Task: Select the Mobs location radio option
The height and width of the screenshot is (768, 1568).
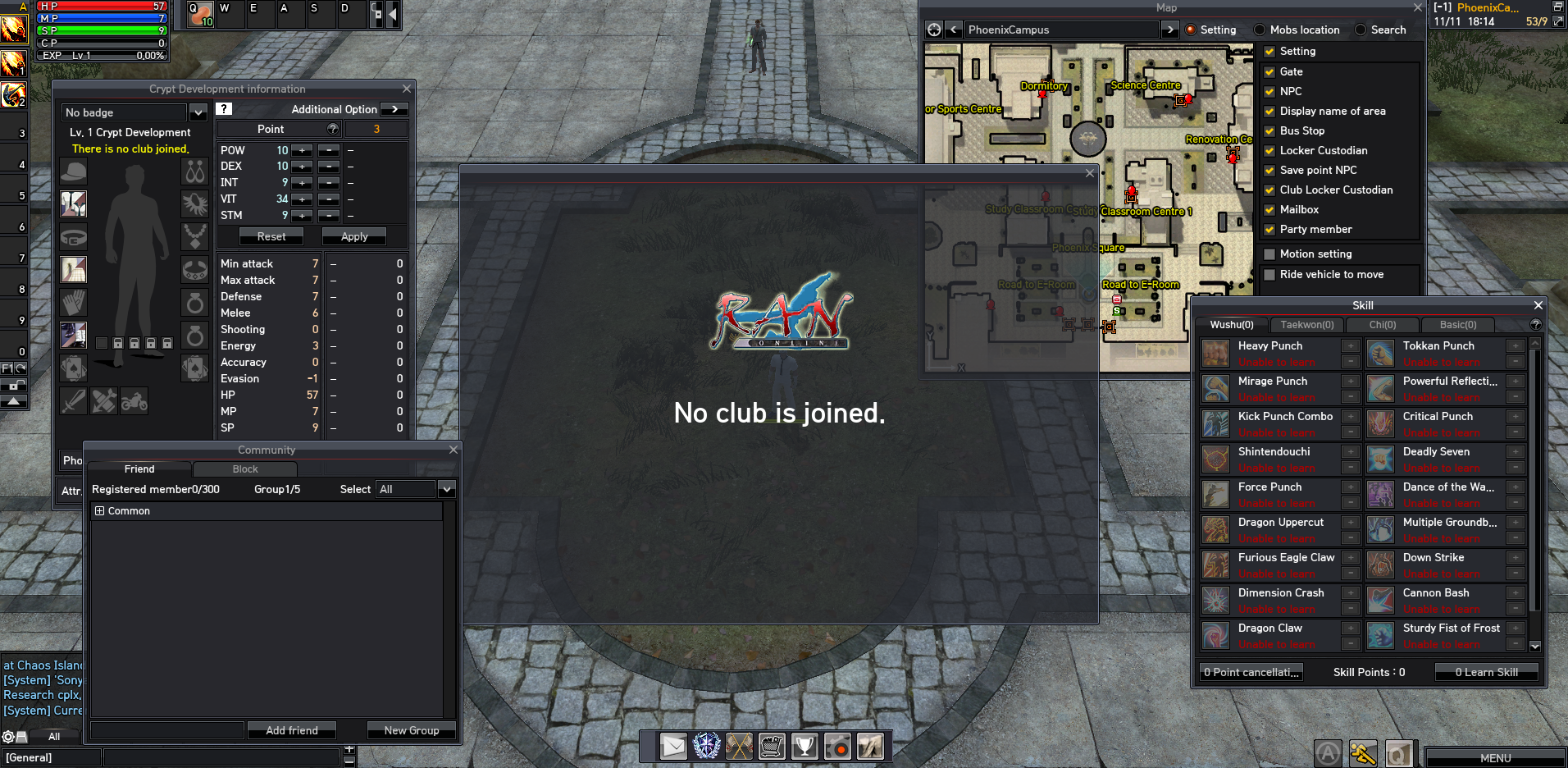Action: click(1260, 30)
